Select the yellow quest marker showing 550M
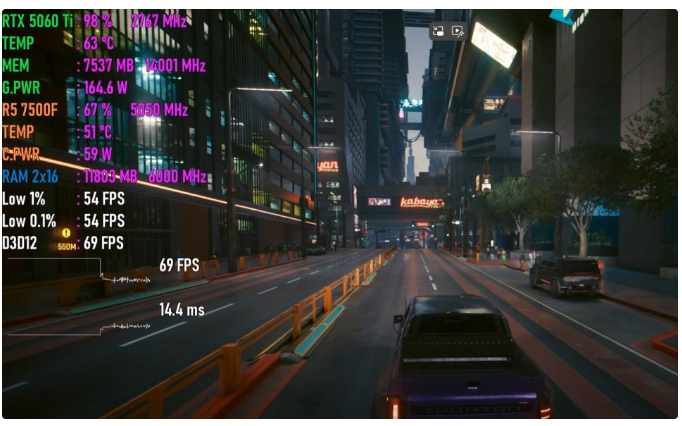Image resolution: width=682 pixels, height=426 pixels. [66, 234]
